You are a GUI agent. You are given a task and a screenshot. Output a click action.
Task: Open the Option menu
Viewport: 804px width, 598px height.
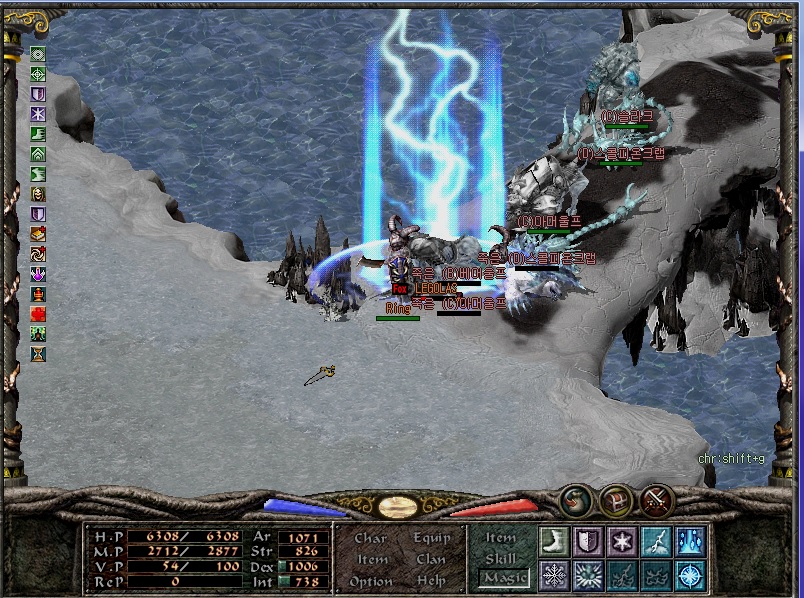(x=371, y=581)
